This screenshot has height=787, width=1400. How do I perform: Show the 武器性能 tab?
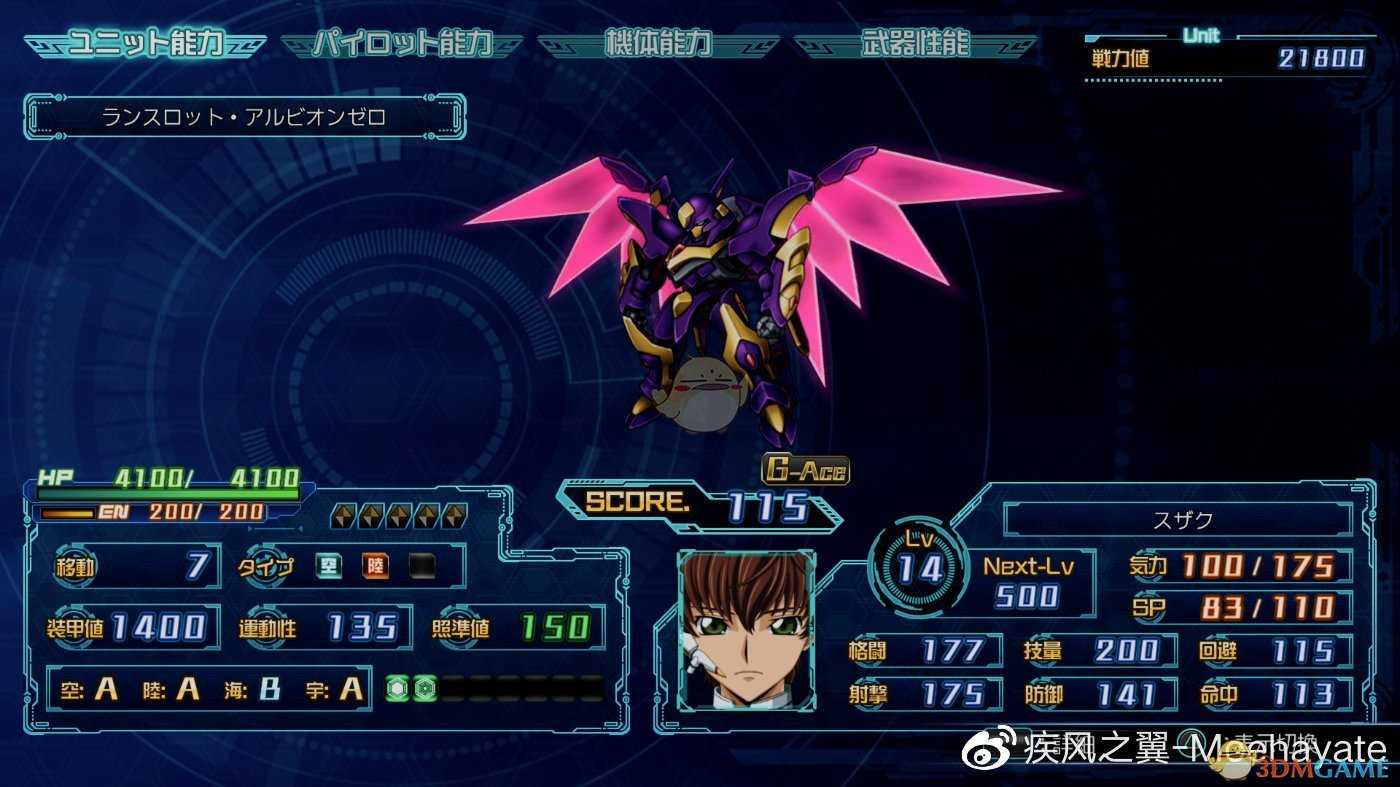click(x=914, y=45)
